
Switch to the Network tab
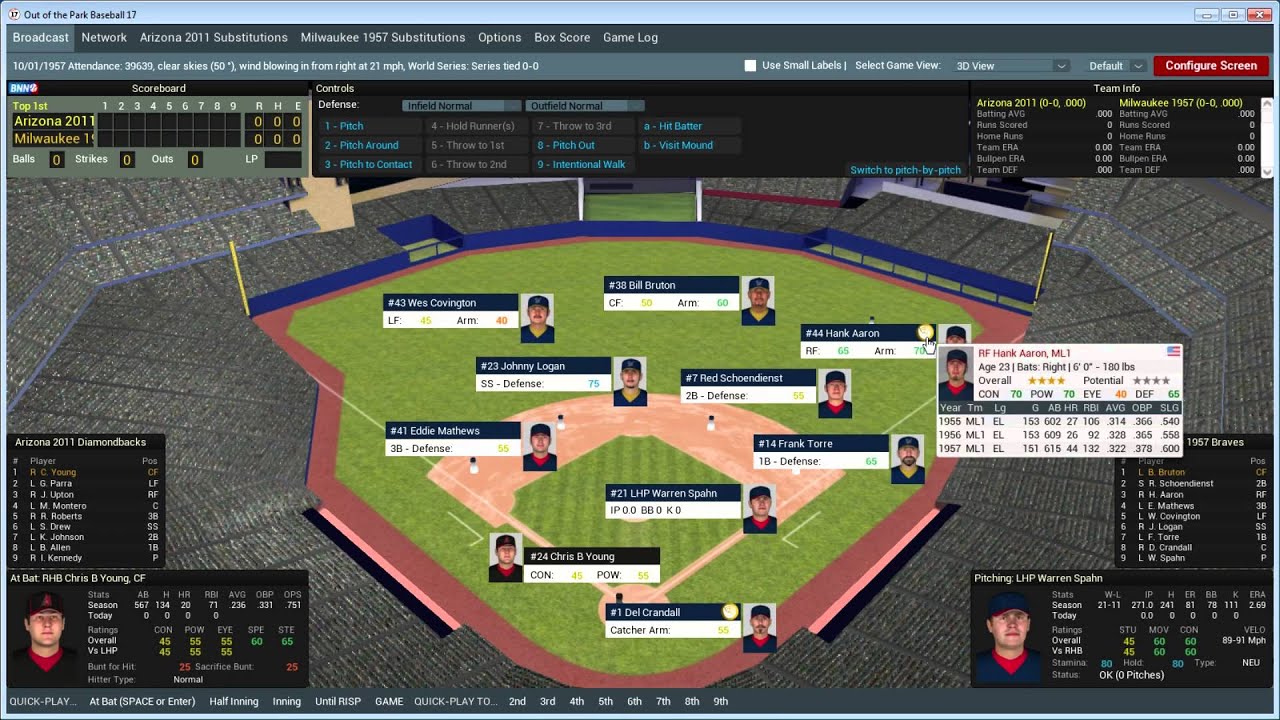tap(104, 37)
